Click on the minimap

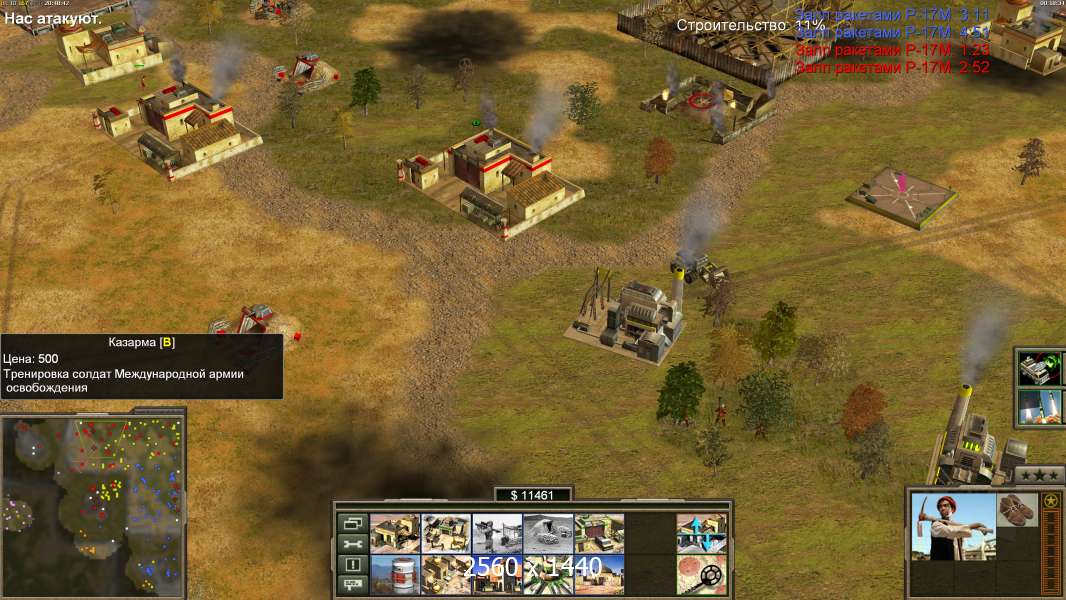pyautogui.click(x=93, y=500)
